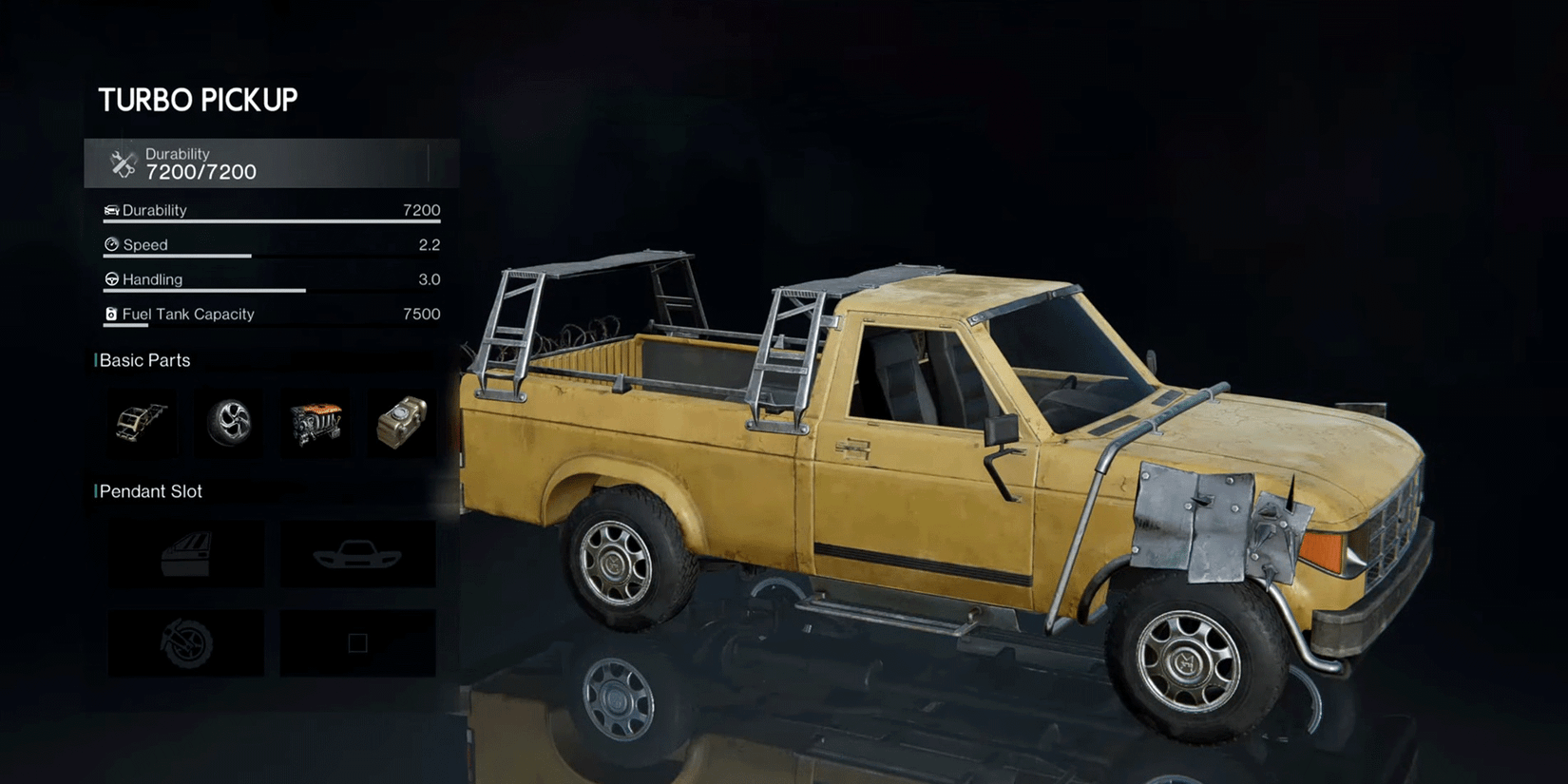Click the fuel tank part icon
The width and height of the screenshot is (1568, 784).
point(401,422)
